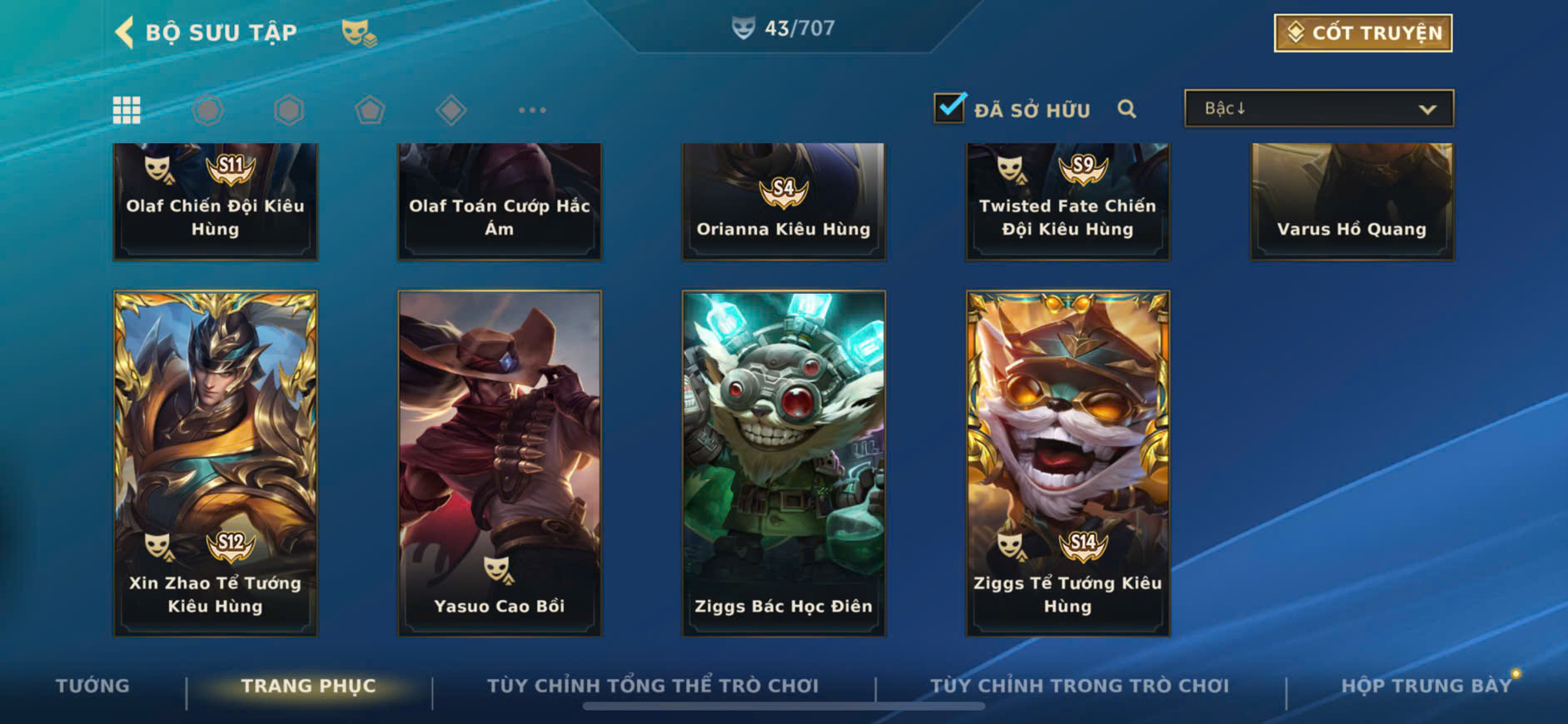Switch to the Tướng tab
Image resolution: width=1568 pixels, height=724 pixels.
(92, 686)
